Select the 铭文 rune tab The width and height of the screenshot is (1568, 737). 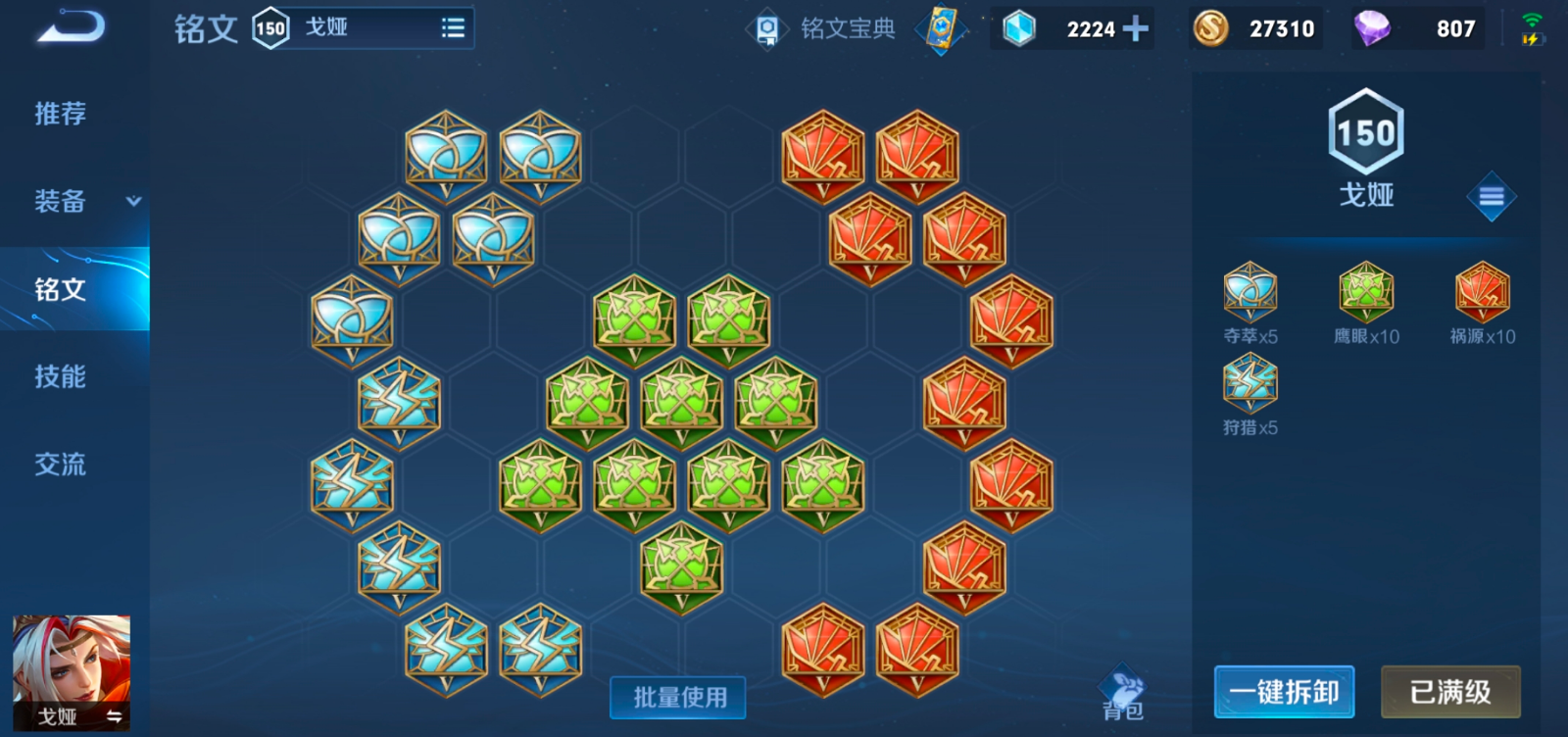[61, 289]
